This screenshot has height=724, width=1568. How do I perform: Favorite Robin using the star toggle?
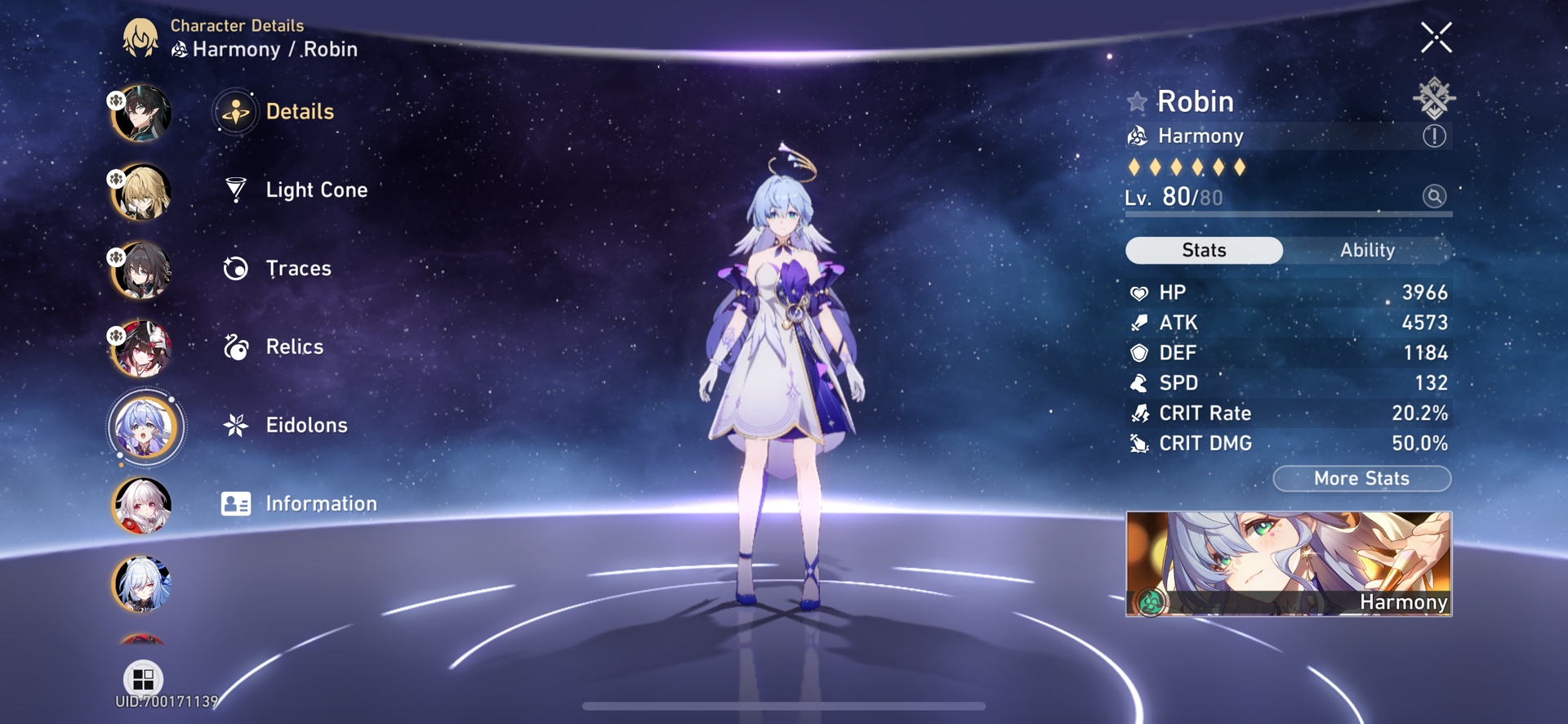[1136, 101]
